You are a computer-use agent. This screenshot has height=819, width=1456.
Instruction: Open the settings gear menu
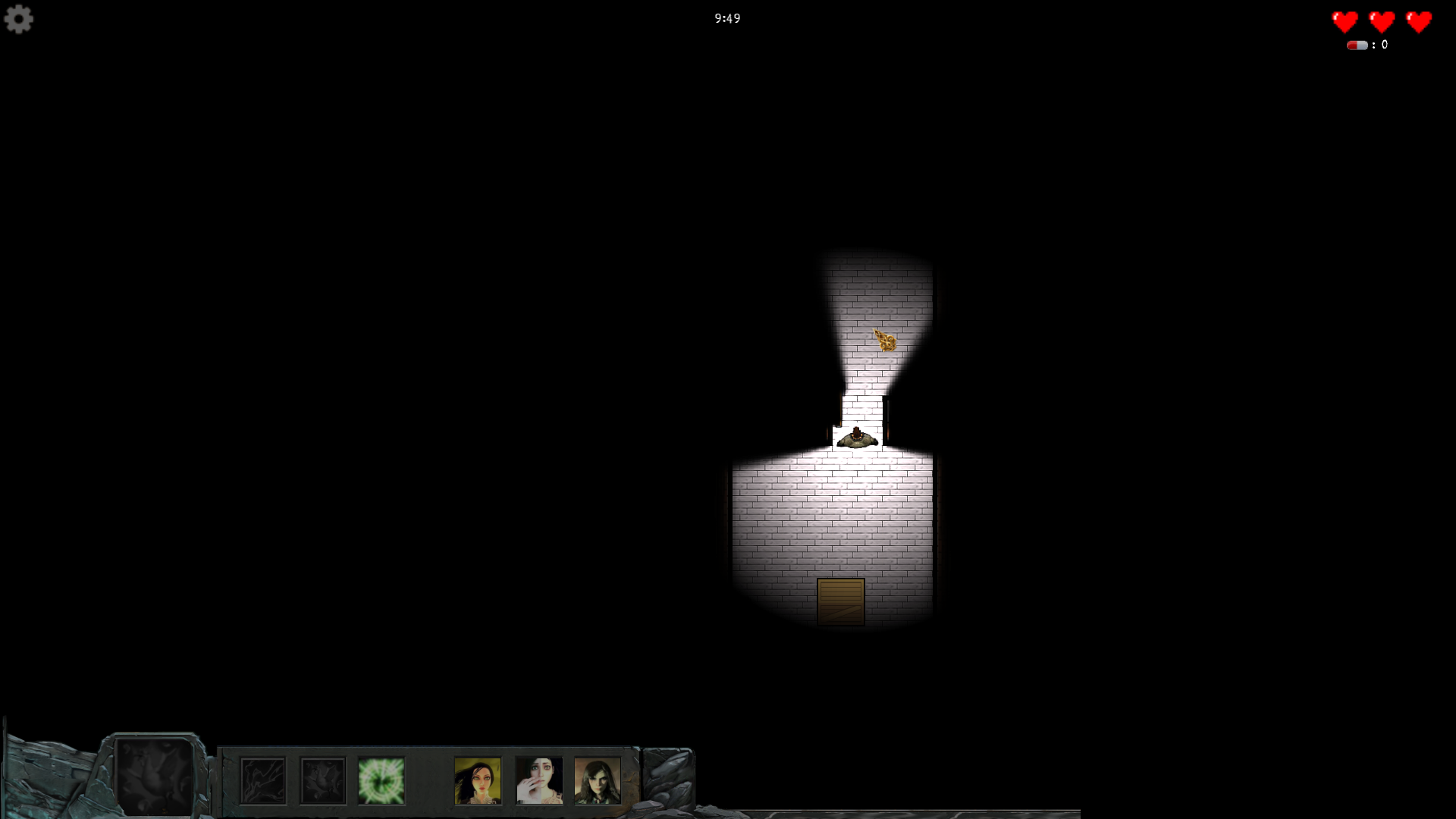tap(19, 19)
